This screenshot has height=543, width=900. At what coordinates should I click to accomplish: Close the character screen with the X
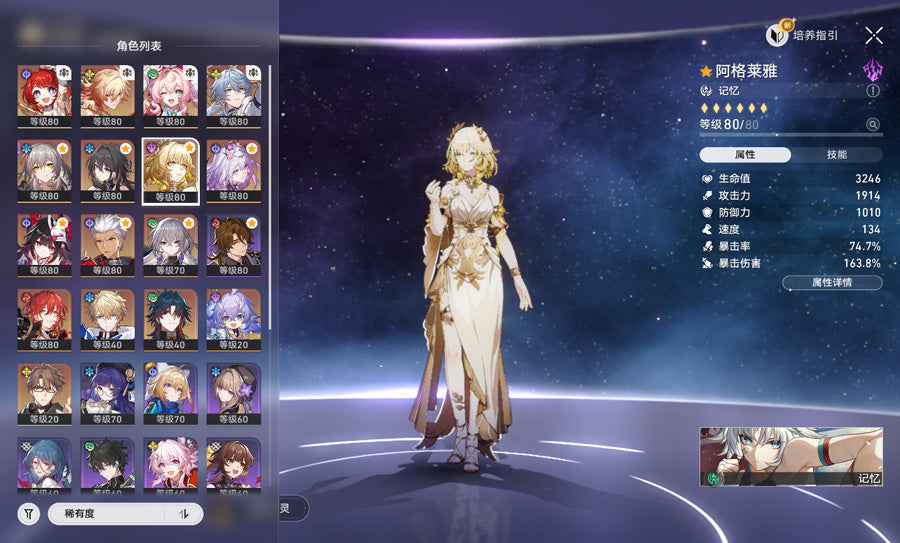click(874, 35)
